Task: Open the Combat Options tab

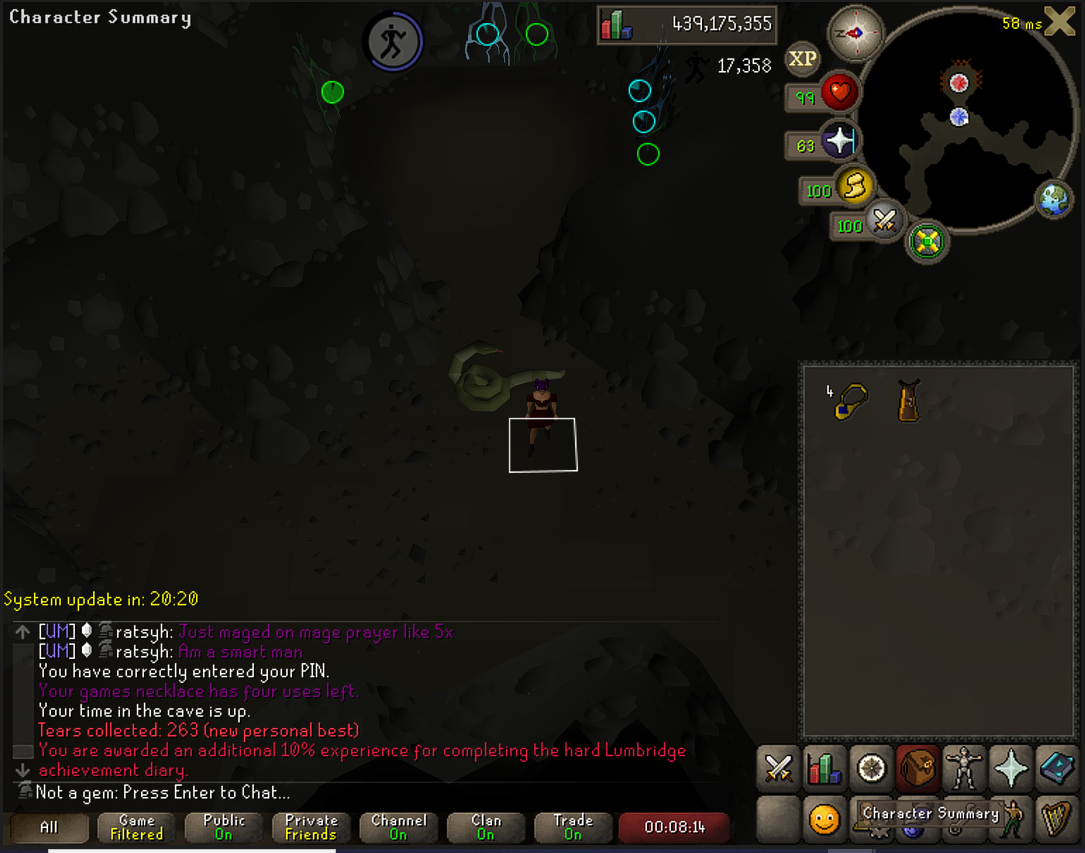Action: [778, 768]
